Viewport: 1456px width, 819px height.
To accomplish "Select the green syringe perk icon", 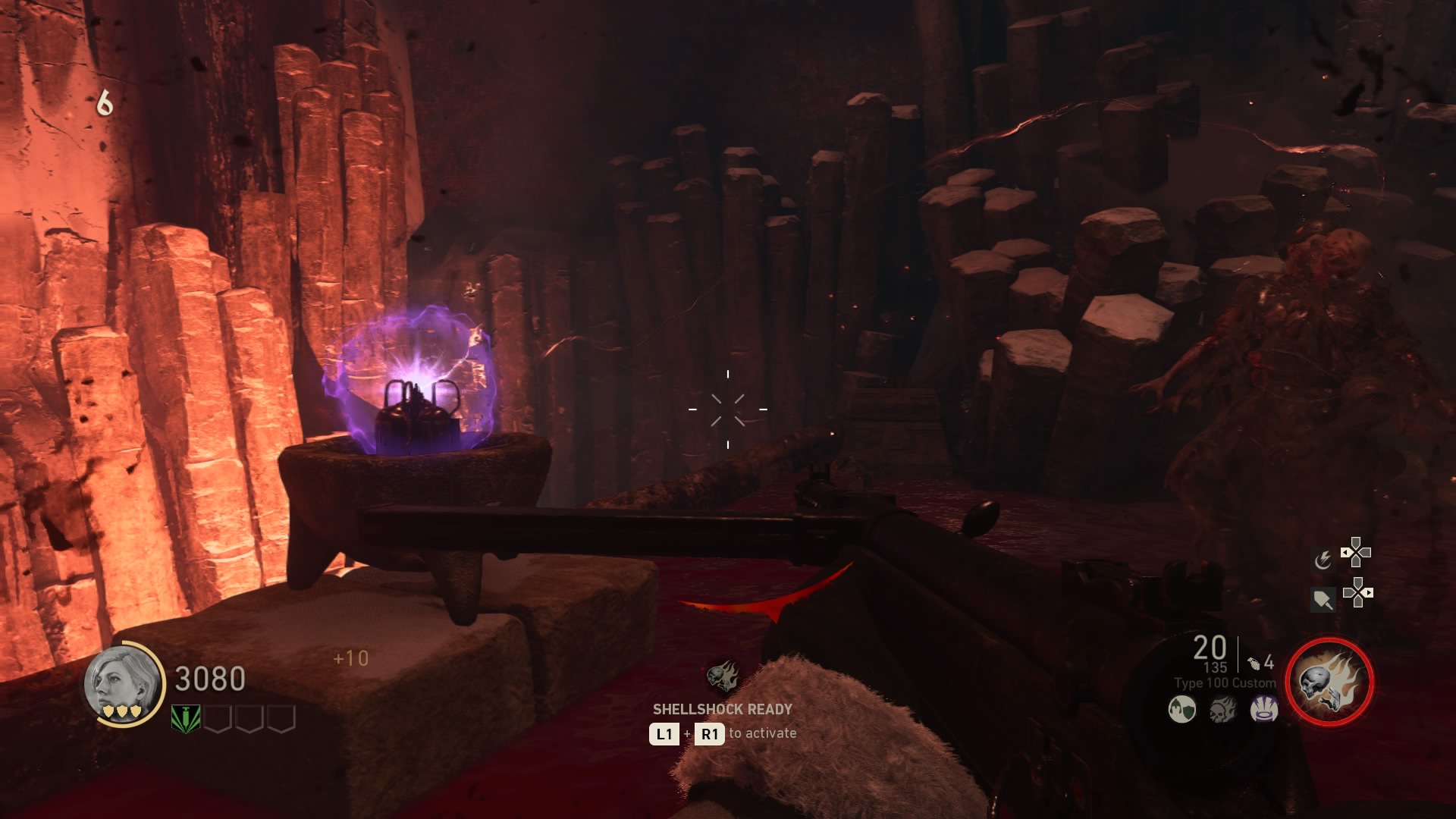I will point(185,718).
